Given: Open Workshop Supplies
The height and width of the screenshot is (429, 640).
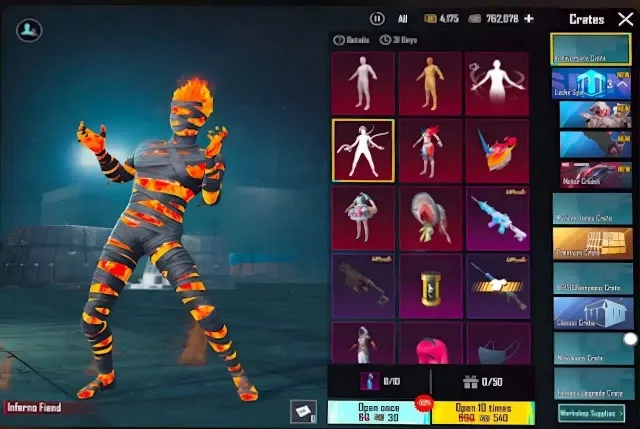Looking at the screenshot, I should click(x=591, y=411).
